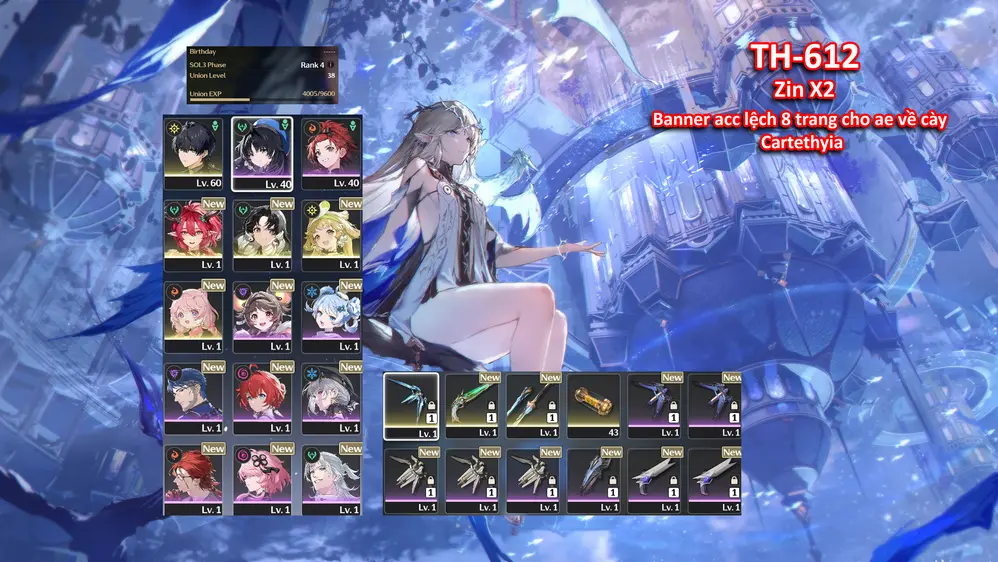Click the golden tube item with count 43
998x562 pixels.
[594, 405]
